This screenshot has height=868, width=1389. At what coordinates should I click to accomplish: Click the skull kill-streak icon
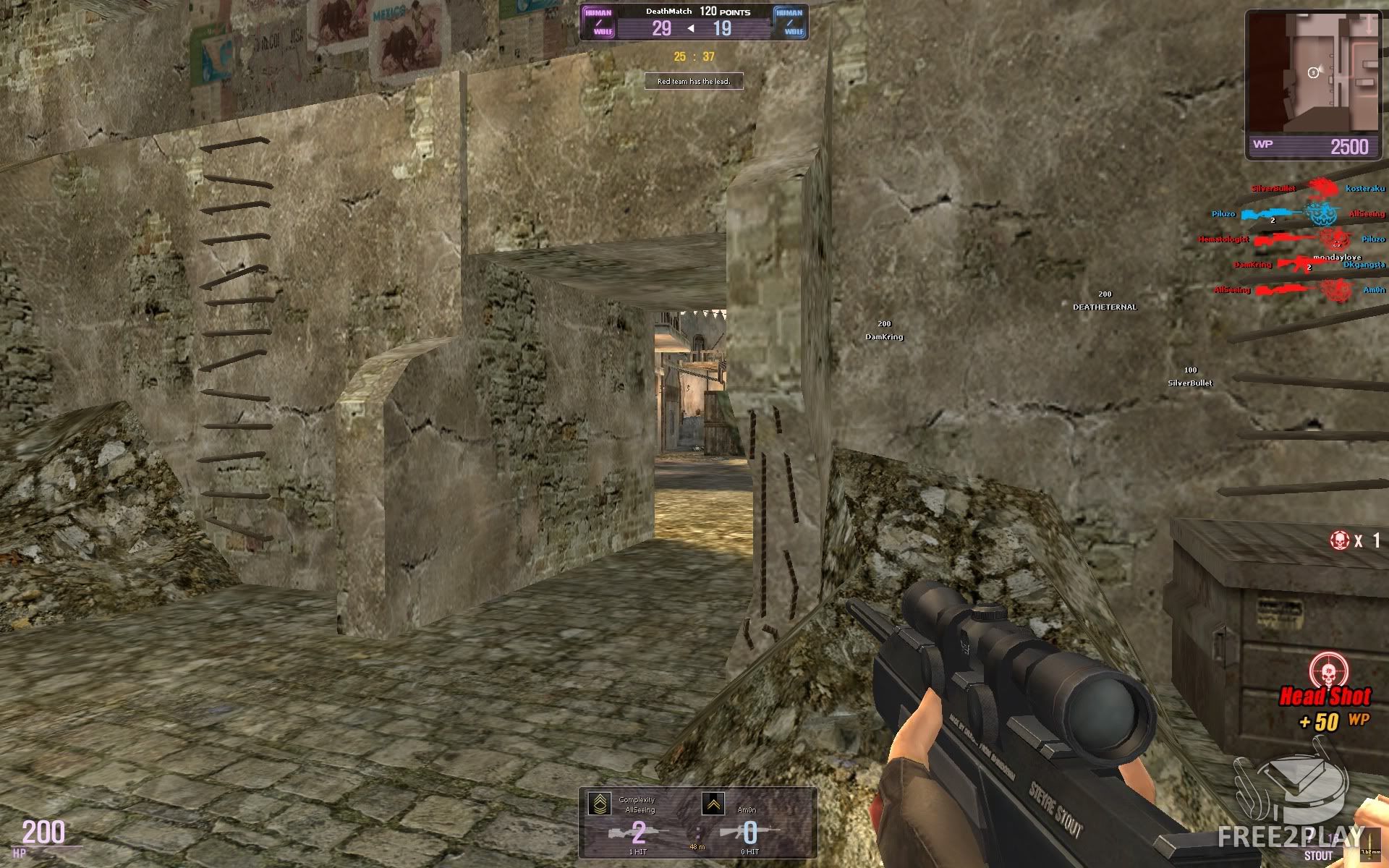click(x=1339, y=540)
